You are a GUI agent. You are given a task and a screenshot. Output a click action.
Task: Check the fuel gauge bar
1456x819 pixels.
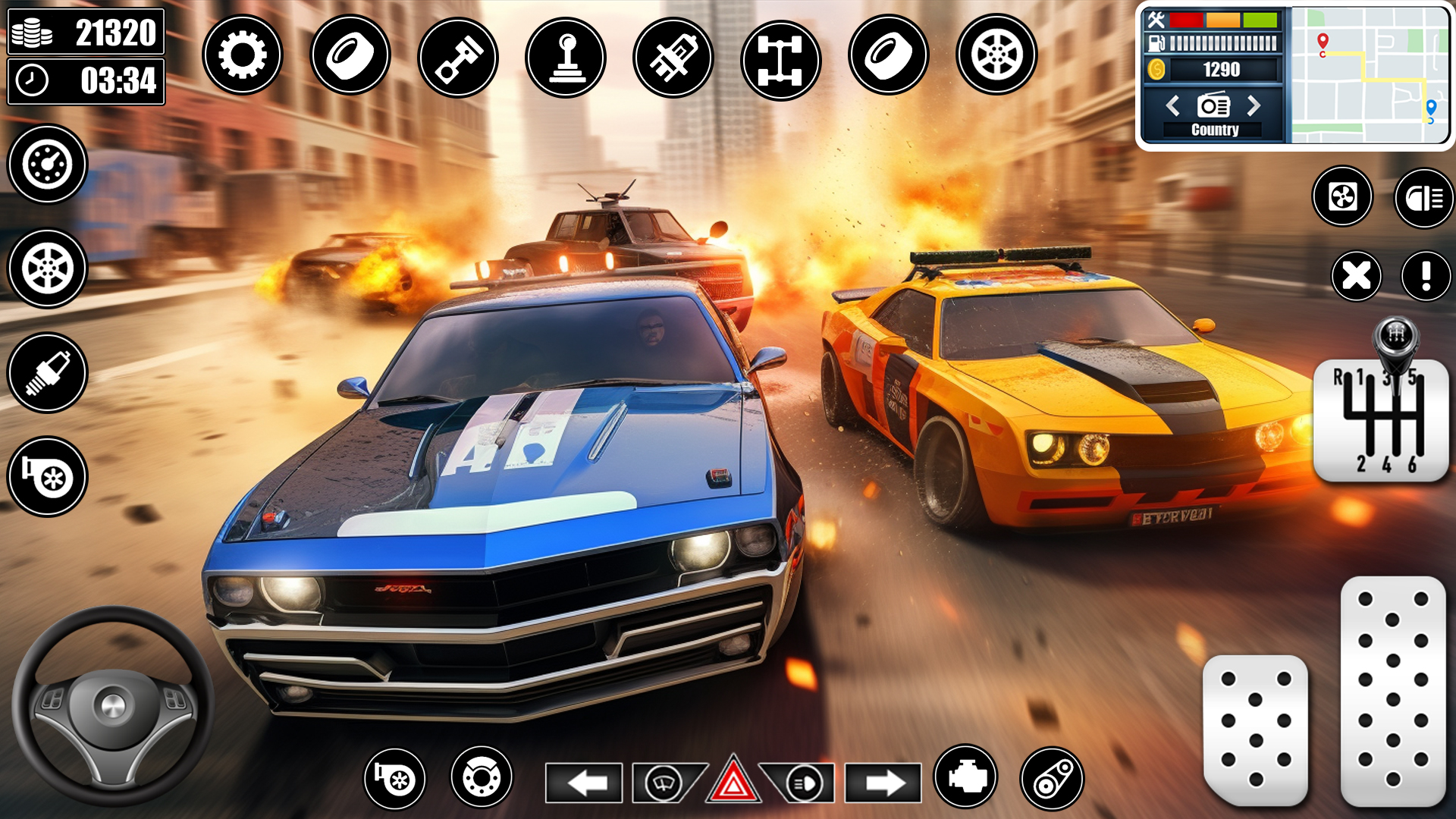coord(1217,42)
